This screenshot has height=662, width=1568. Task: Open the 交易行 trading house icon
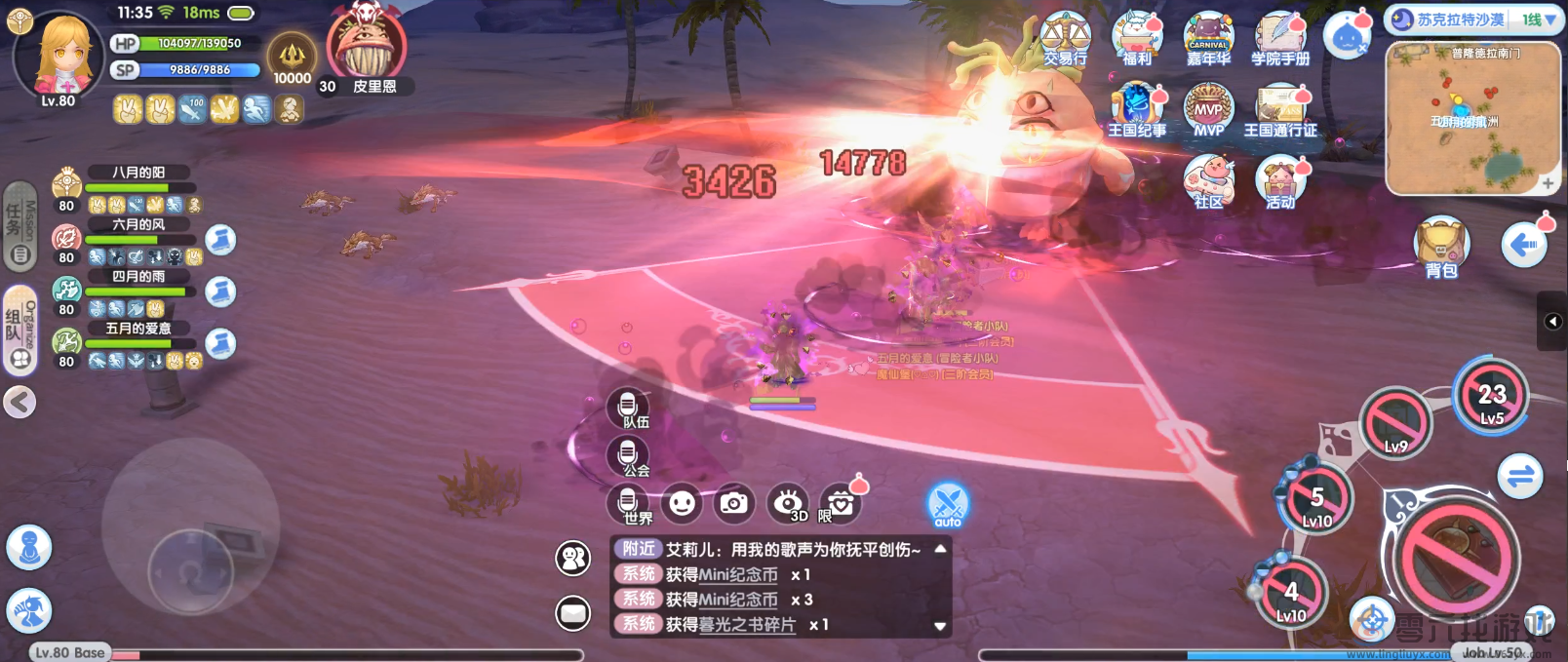[x=1065, y=39]
